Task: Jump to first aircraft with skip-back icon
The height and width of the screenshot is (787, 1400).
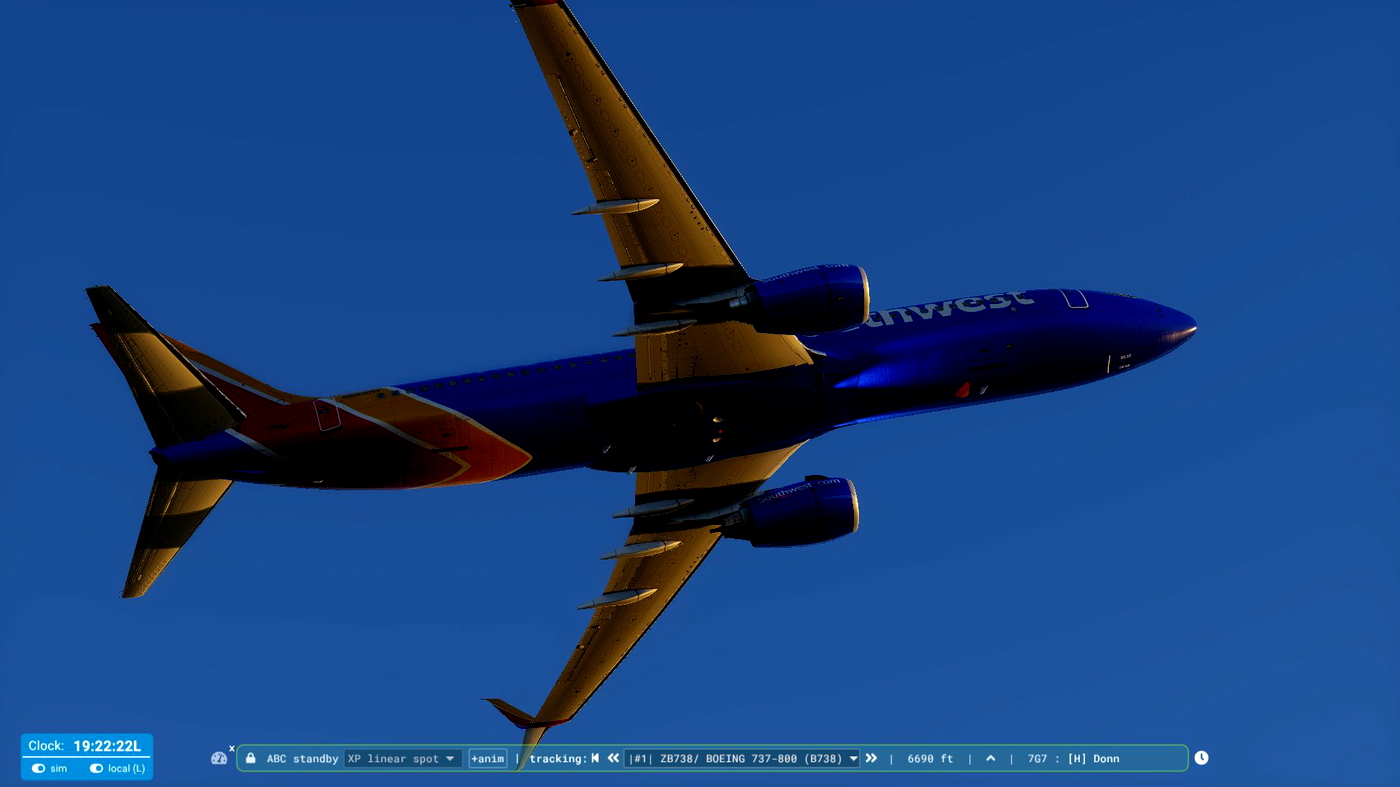Action: (x=594, y=758)
